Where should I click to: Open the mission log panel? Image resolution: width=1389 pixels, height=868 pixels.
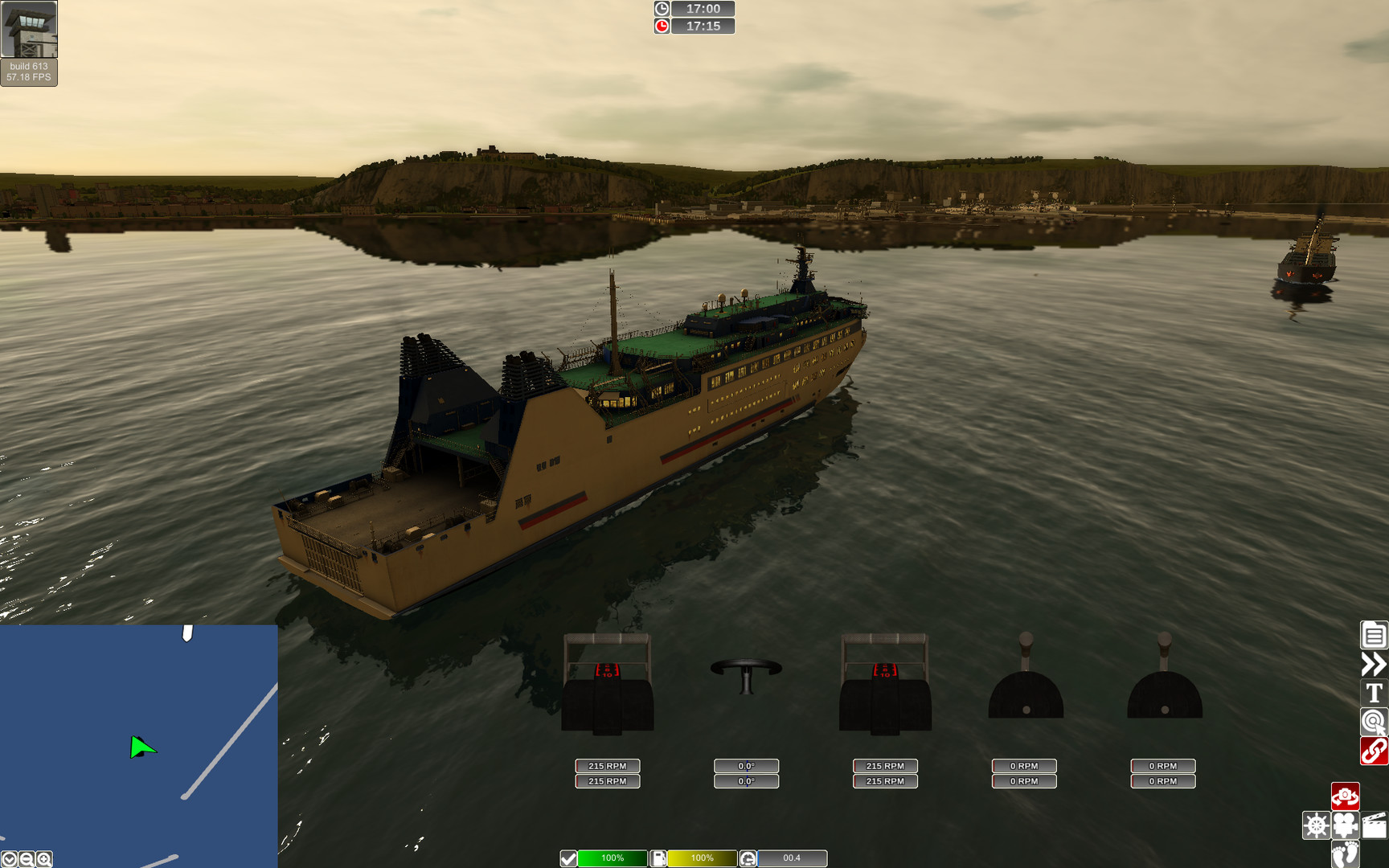pyautogui.click(x=1374, y=635)
